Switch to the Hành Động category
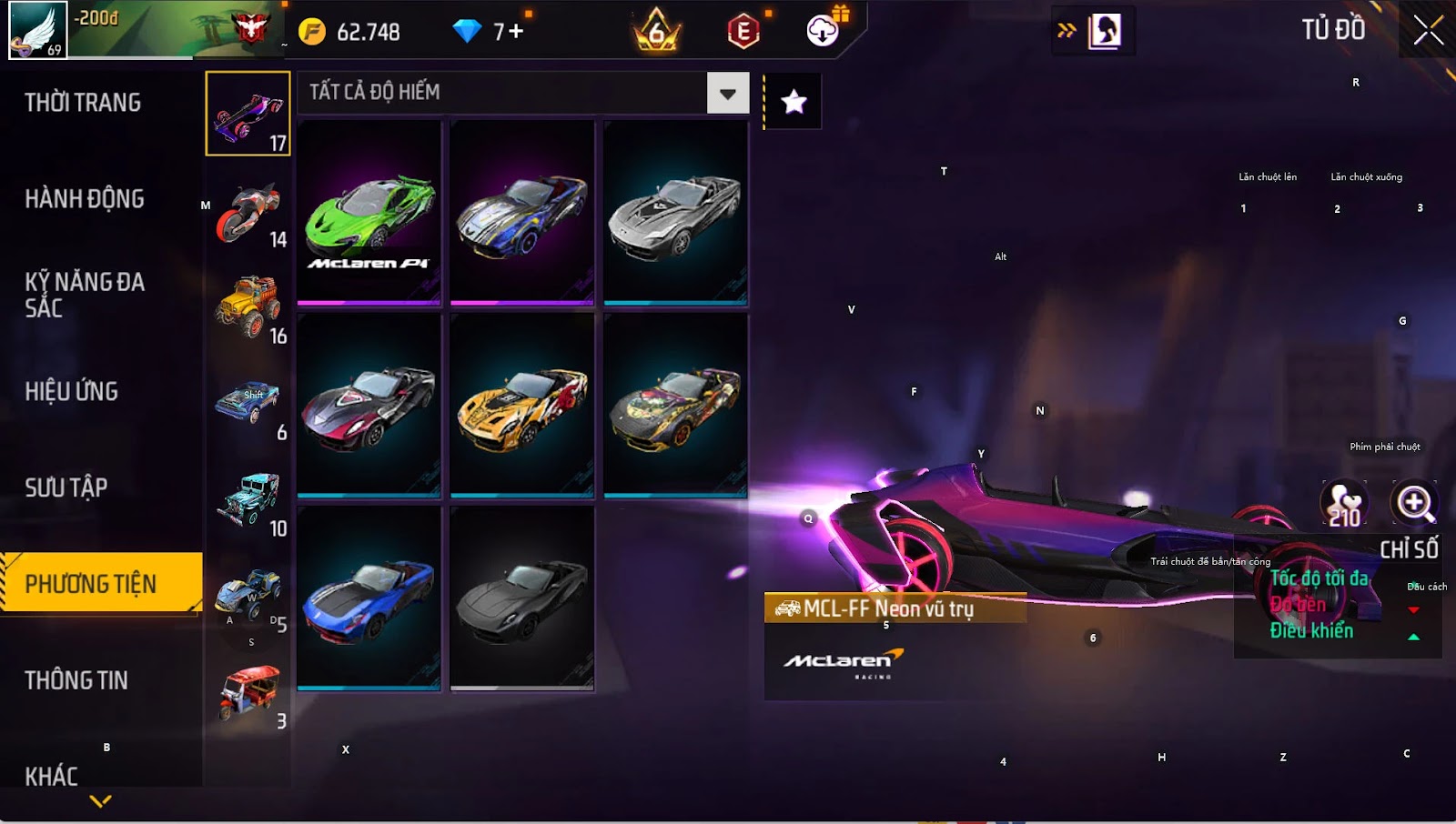This screenshot has height=824, width=1456. (85, 199)
